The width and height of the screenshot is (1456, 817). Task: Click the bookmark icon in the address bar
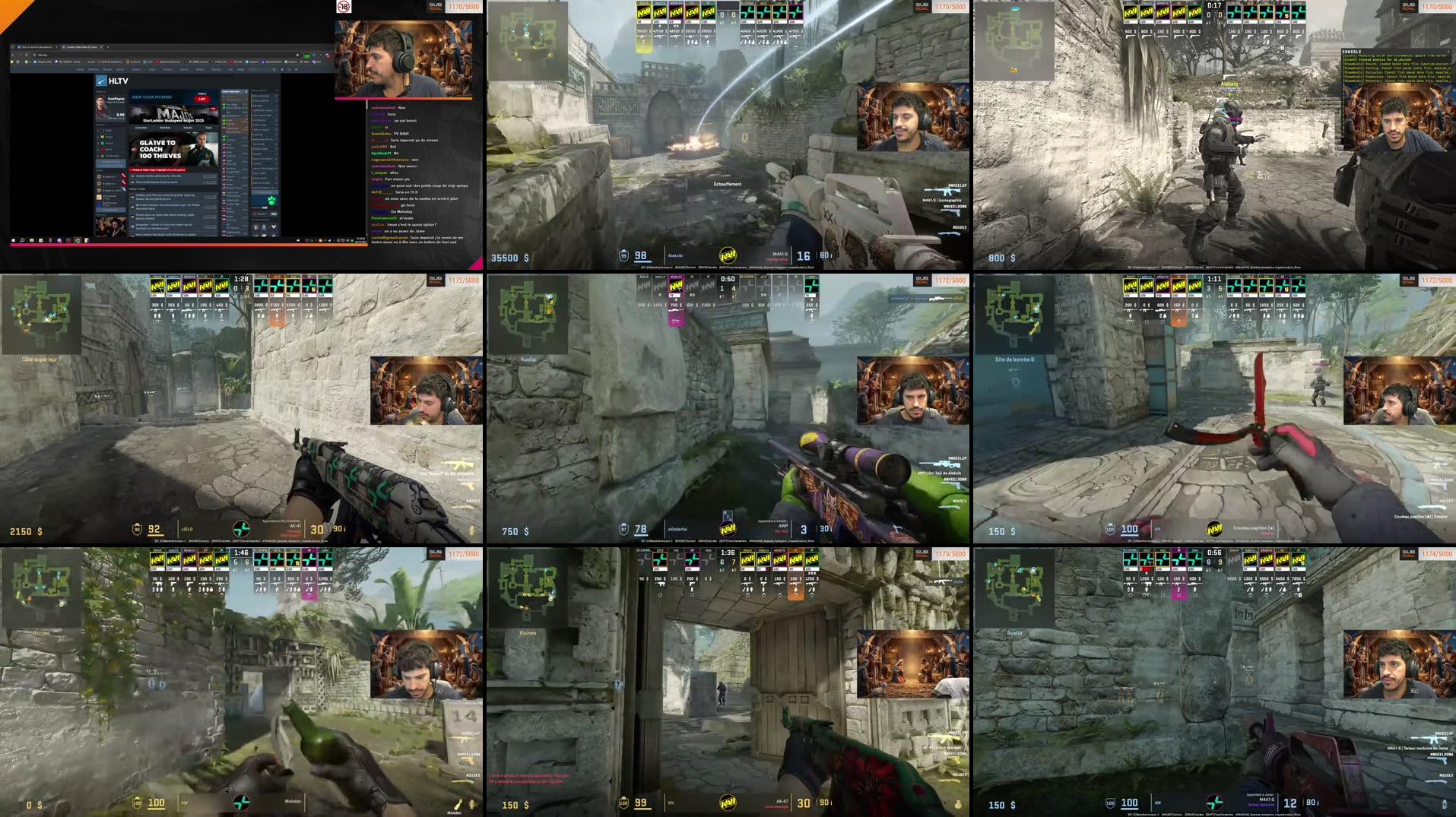(297, 55)
